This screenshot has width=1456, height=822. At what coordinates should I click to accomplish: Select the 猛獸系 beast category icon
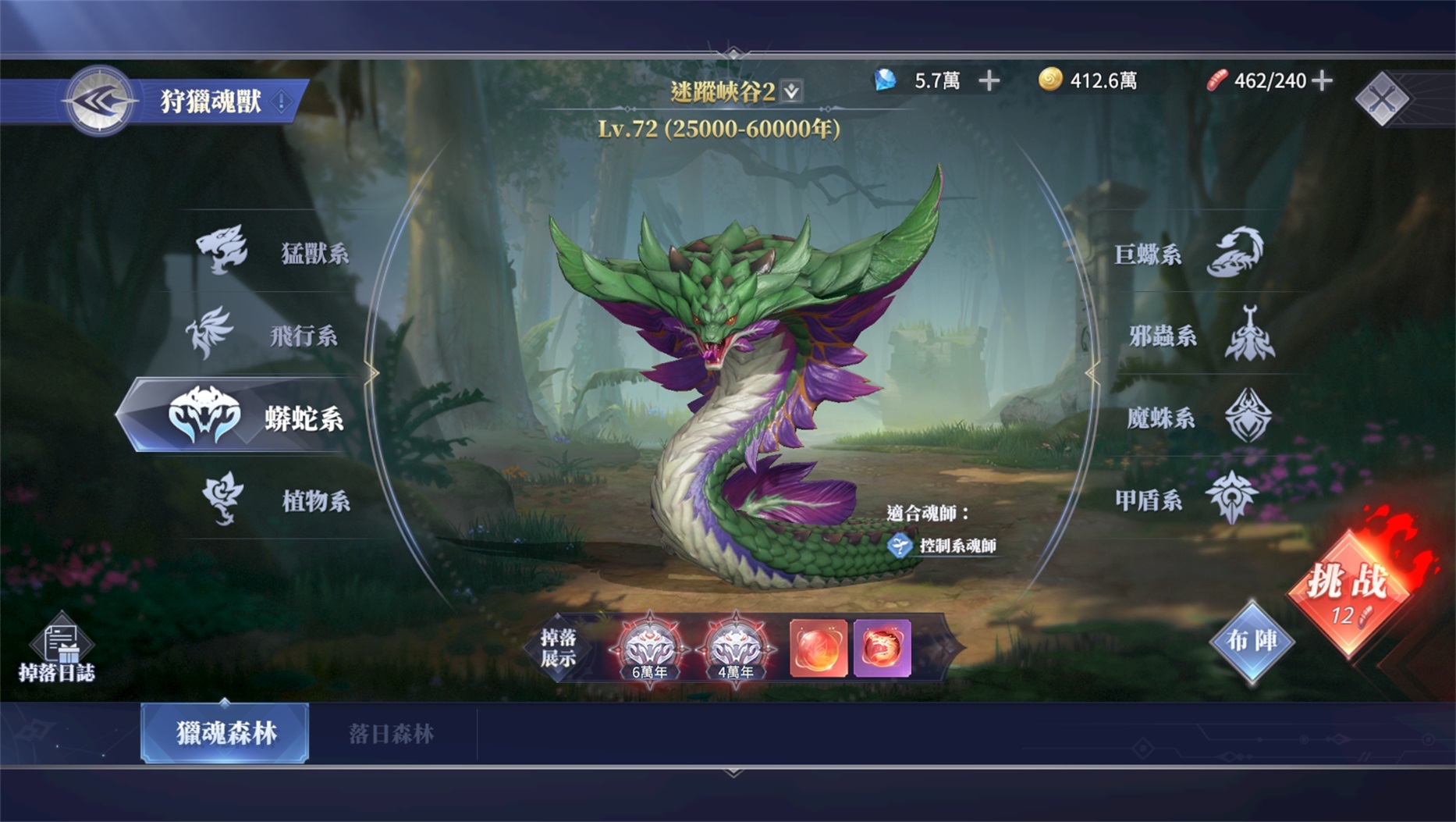click(224, 251)
